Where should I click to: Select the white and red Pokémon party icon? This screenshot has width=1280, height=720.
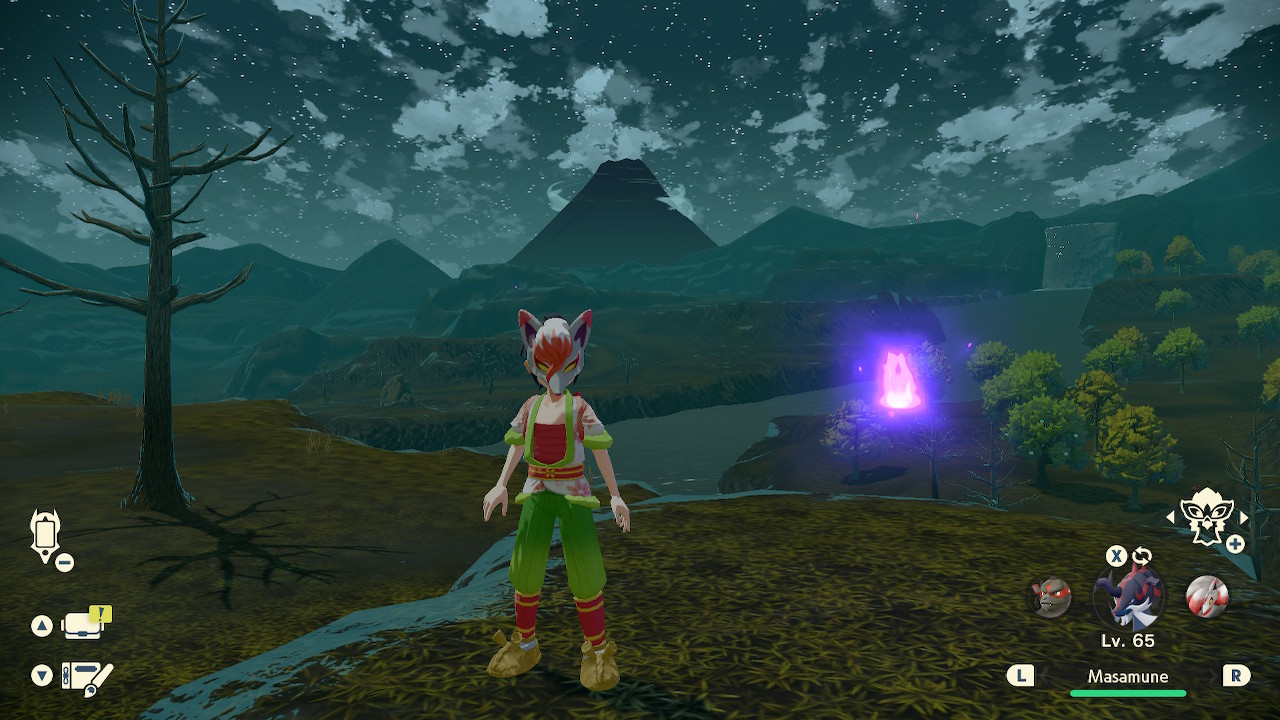pyautogui.click(x=1206, y=597)
